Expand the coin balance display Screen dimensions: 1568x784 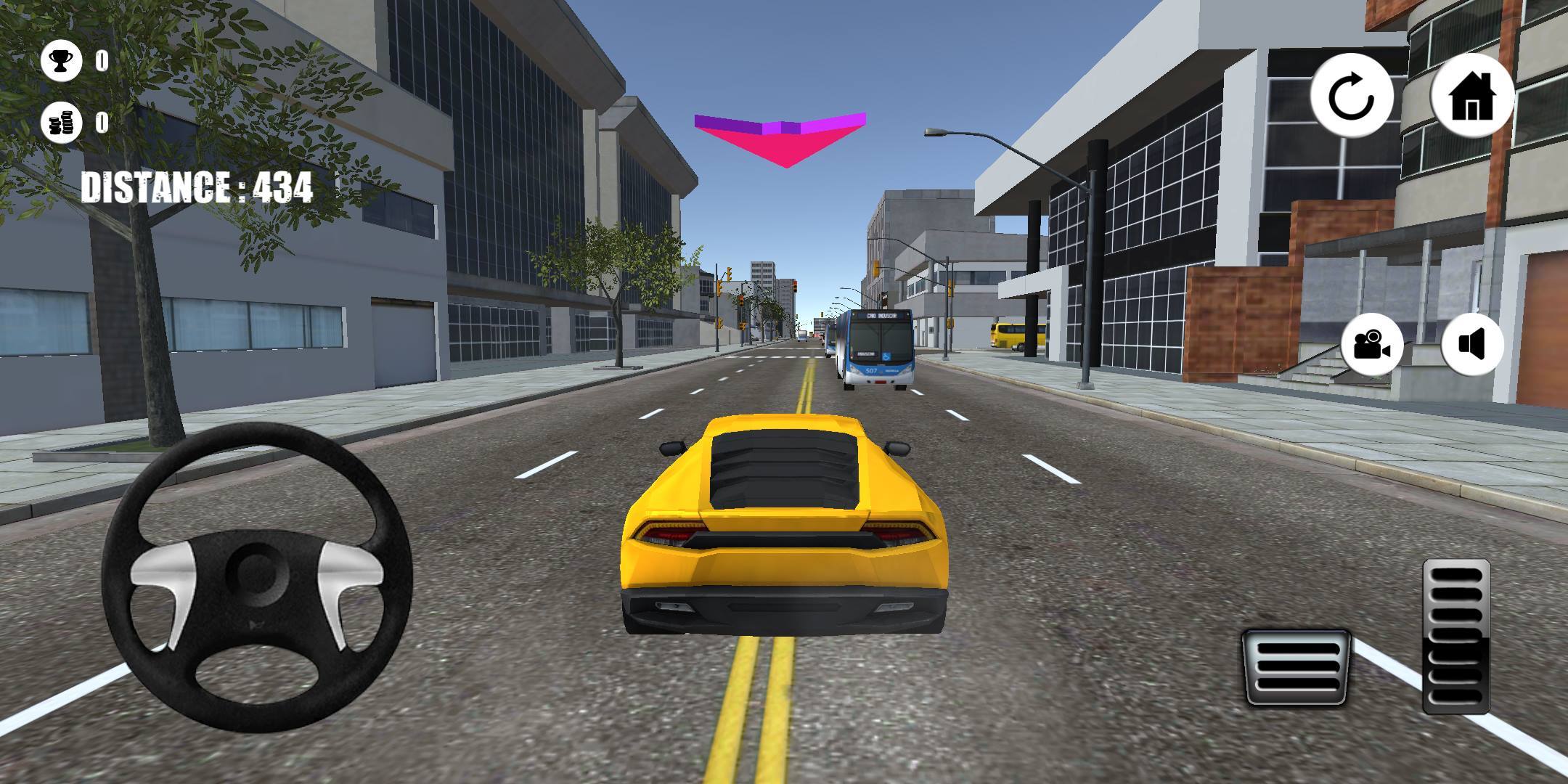60,123
